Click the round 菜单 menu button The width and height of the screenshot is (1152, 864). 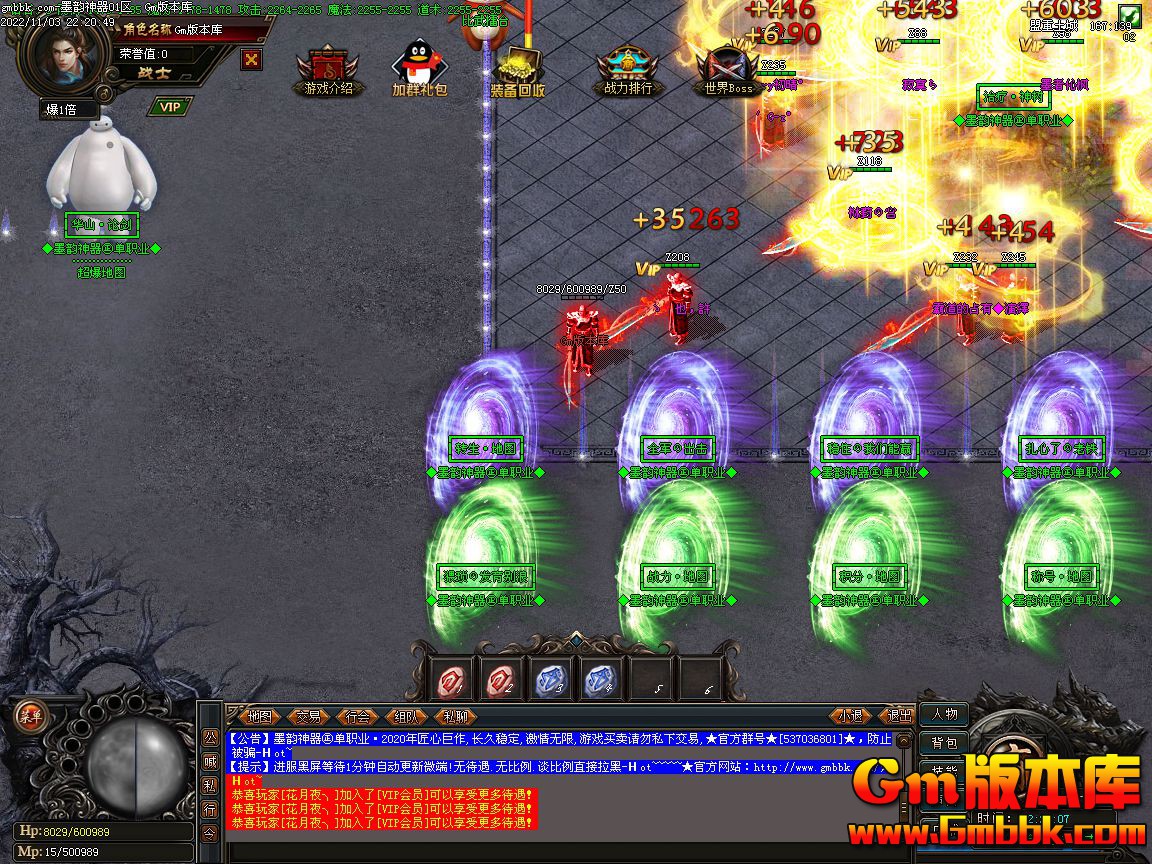coord(32,715)
